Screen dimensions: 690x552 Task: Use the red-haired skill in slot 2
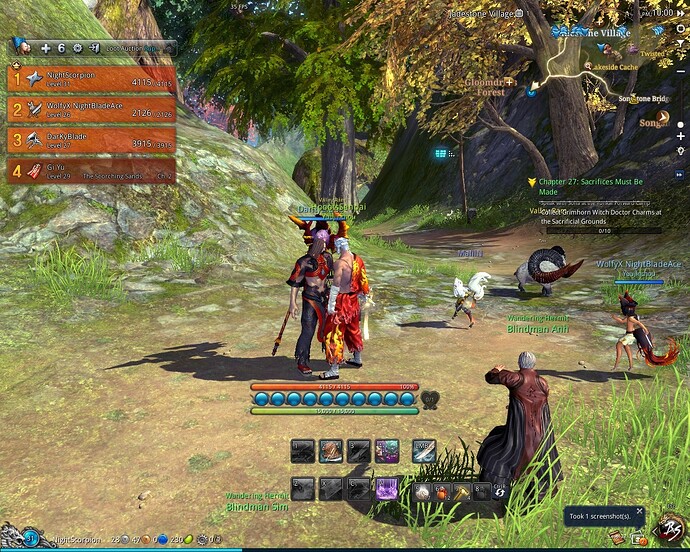[331, 452]
